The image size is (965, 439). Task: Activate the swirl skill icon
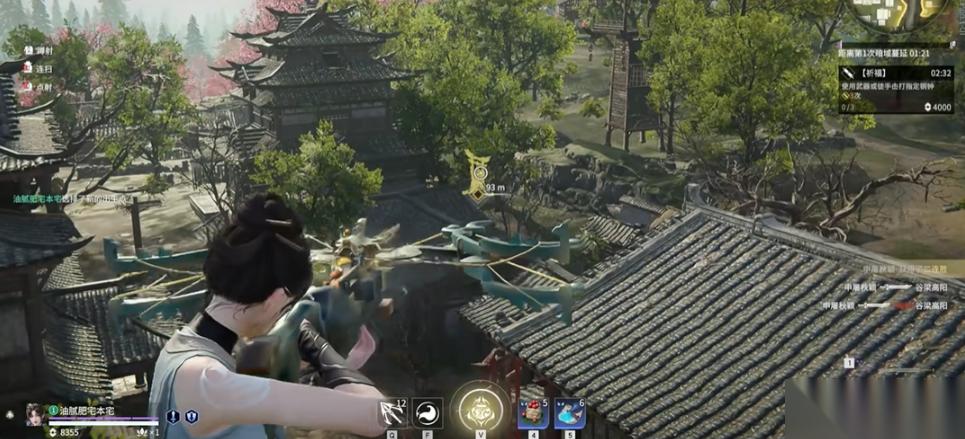(427, 413)
